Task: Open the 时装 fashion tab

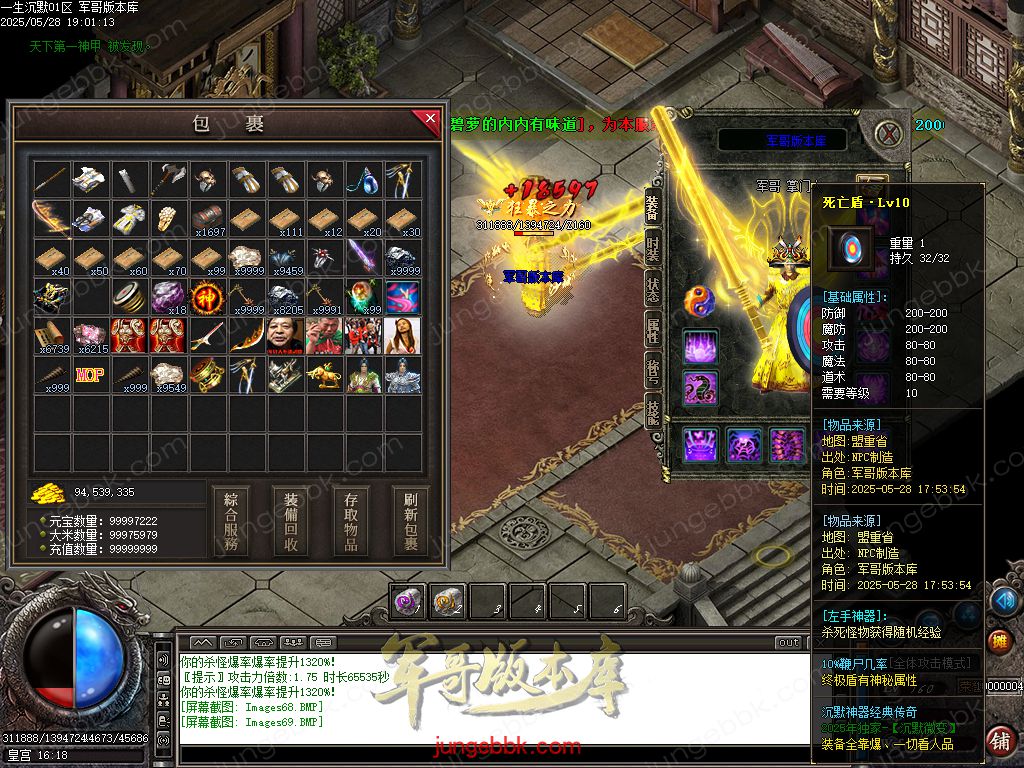Action: (x=652, y=250)
